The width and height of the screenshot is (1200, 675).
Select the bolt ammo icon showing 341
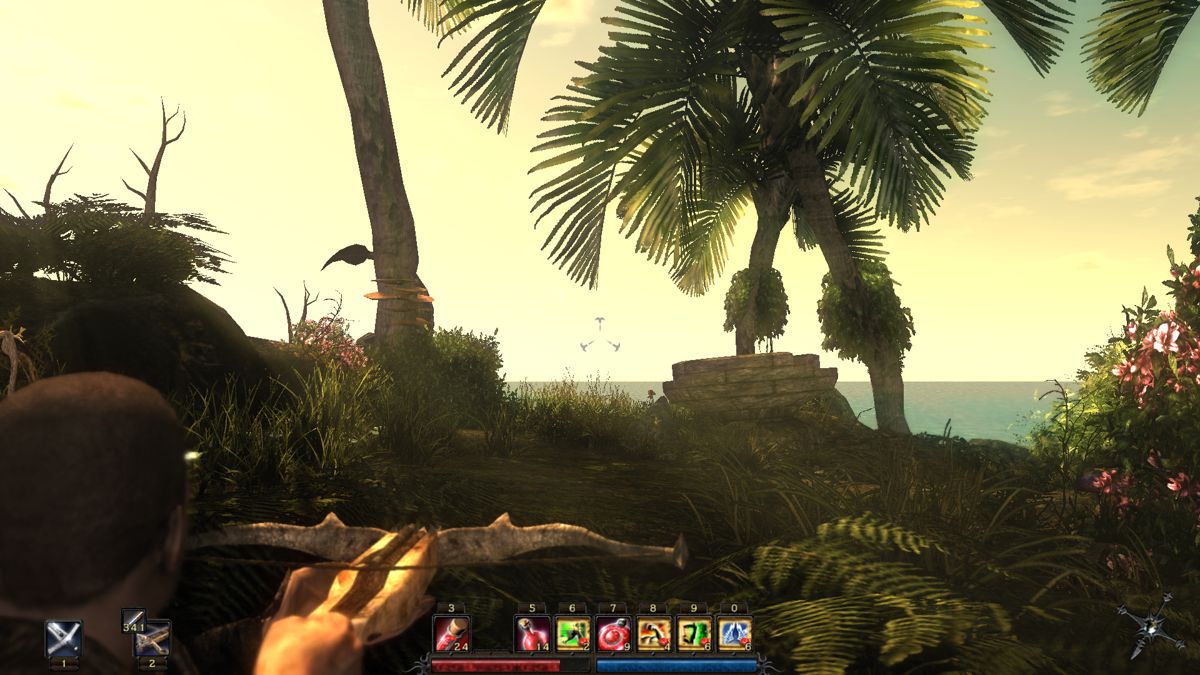coord(133,620)
